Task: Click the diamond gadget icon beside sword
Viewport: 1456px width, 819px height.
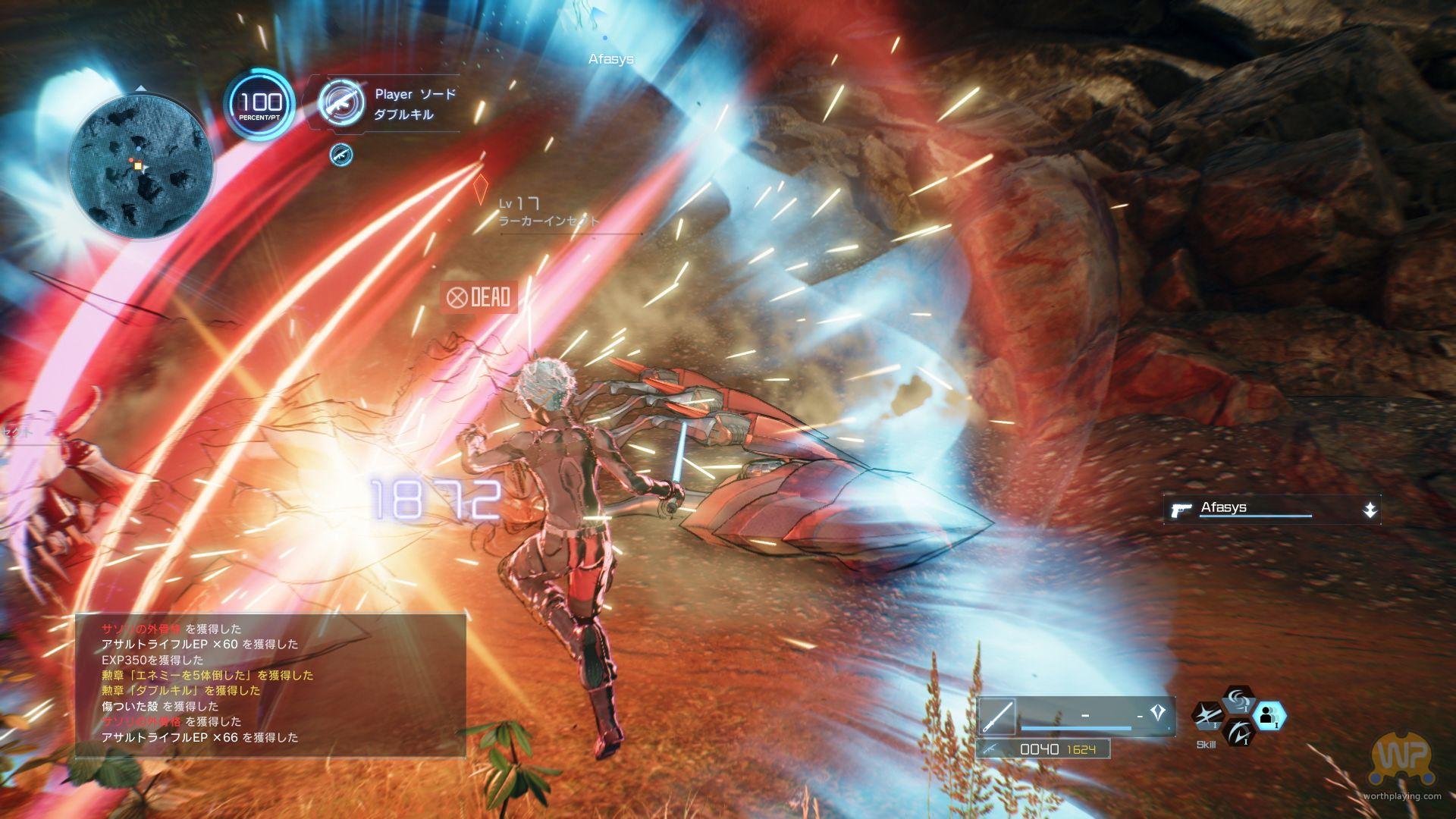Action: click(1157, 713)
